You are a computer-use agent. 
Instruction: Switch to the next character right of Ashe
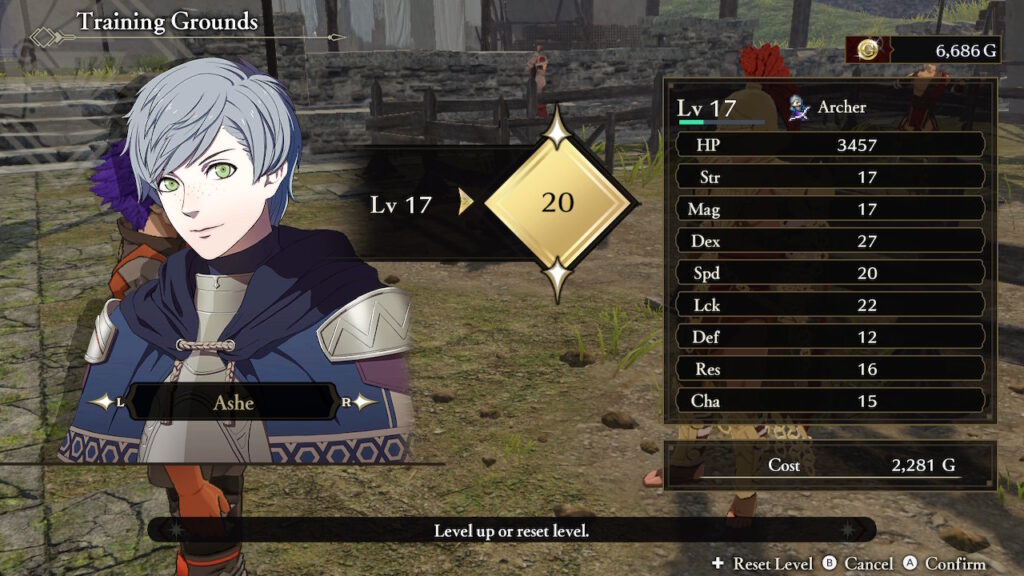pyautogui.click(x=360, y=402)
